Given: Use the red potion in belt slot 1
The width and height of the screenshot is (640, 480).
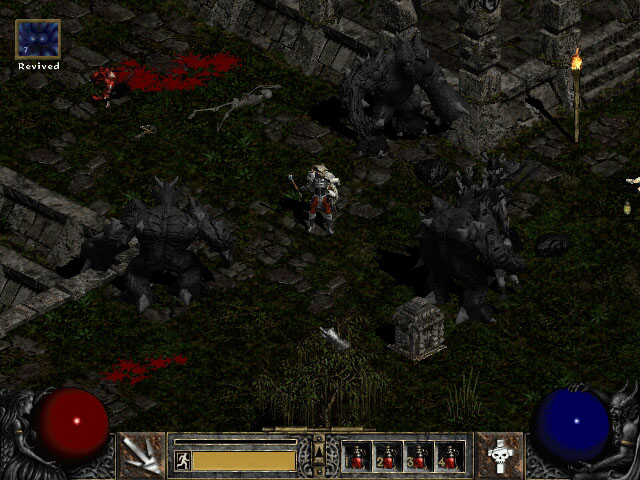Looking at the screenshot, I should click(357, 456).
